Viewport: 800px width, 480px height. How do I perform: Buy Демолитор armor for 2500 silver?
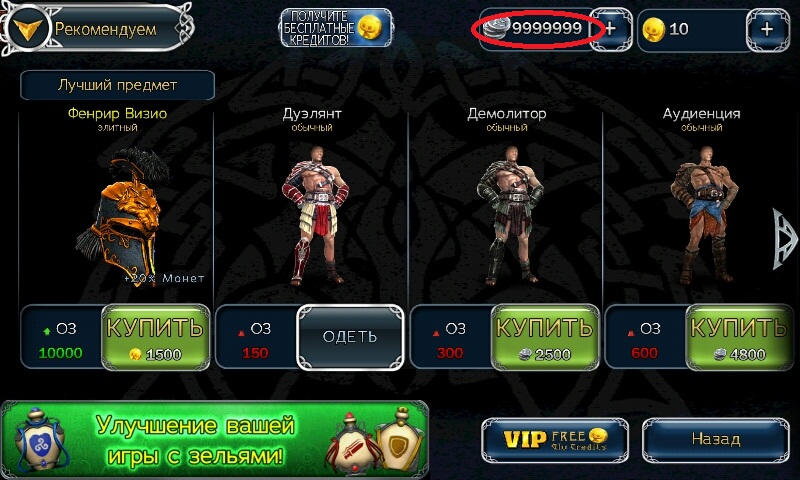[x=545, y=336]
